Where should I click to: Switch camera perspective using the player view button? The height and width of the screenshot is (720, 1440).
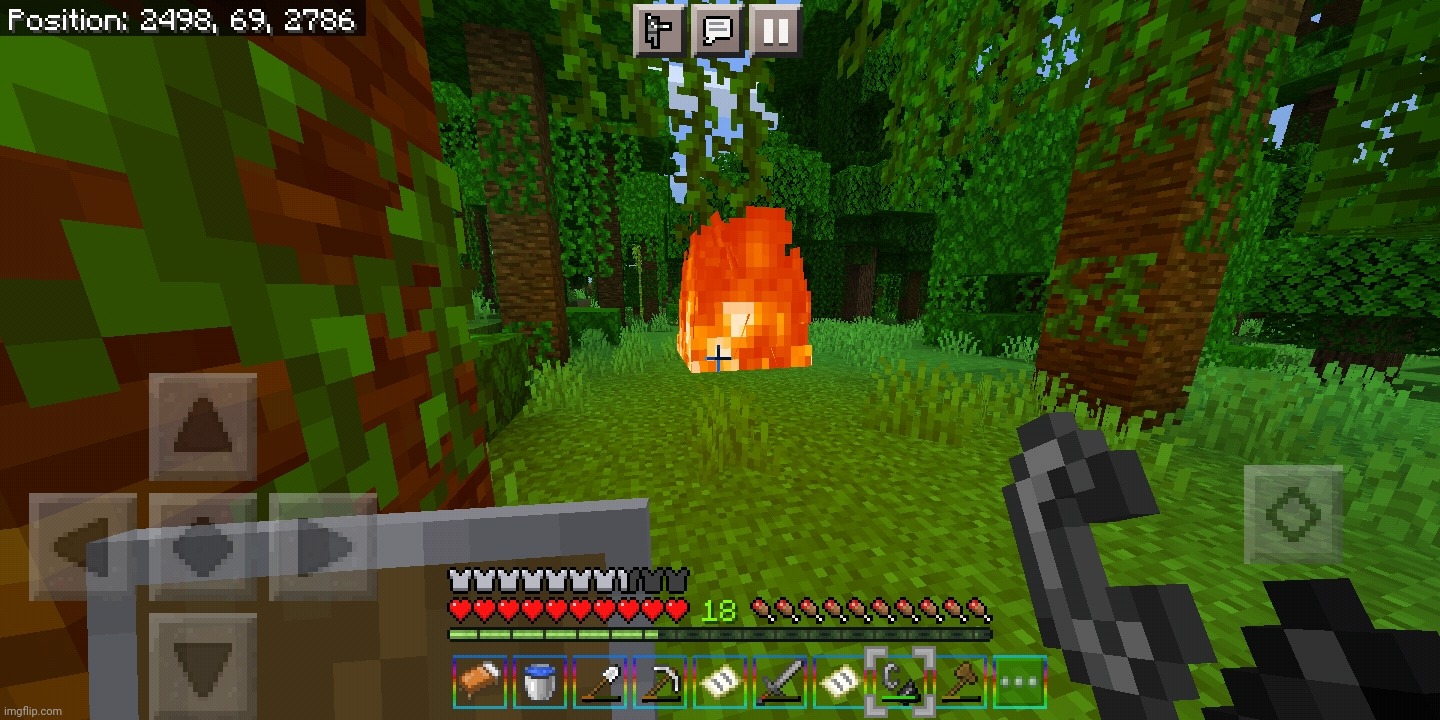tap(659, 31)
